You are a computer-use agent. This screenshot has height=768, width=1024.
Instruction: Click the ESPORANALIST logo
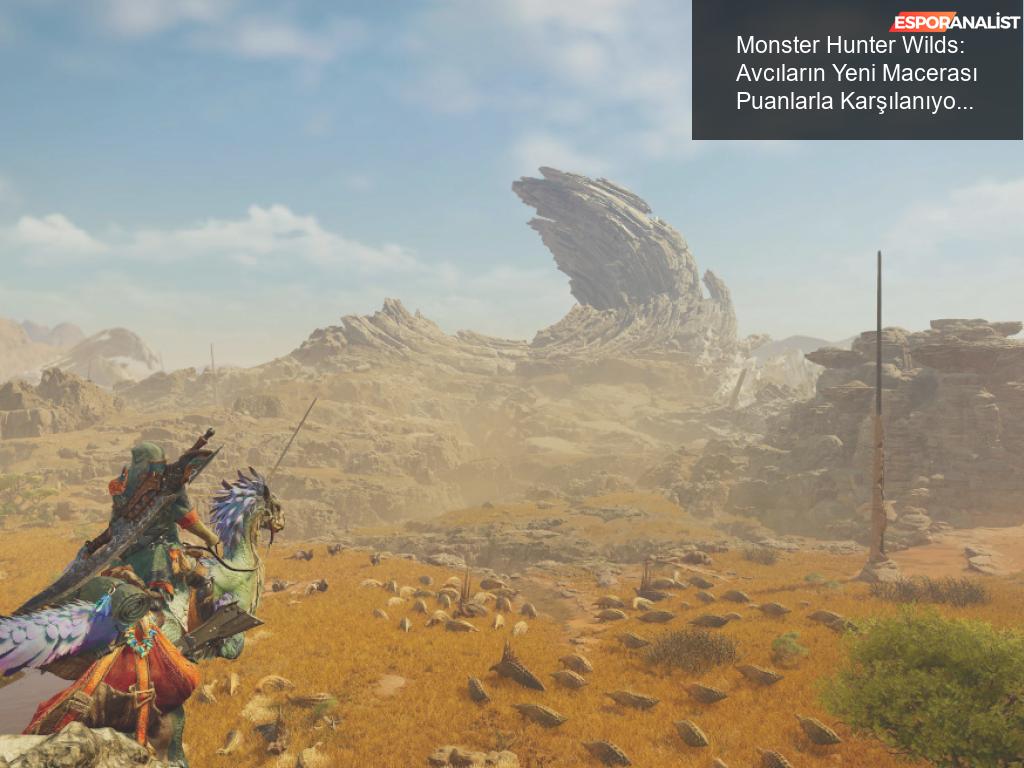[954, 21]
